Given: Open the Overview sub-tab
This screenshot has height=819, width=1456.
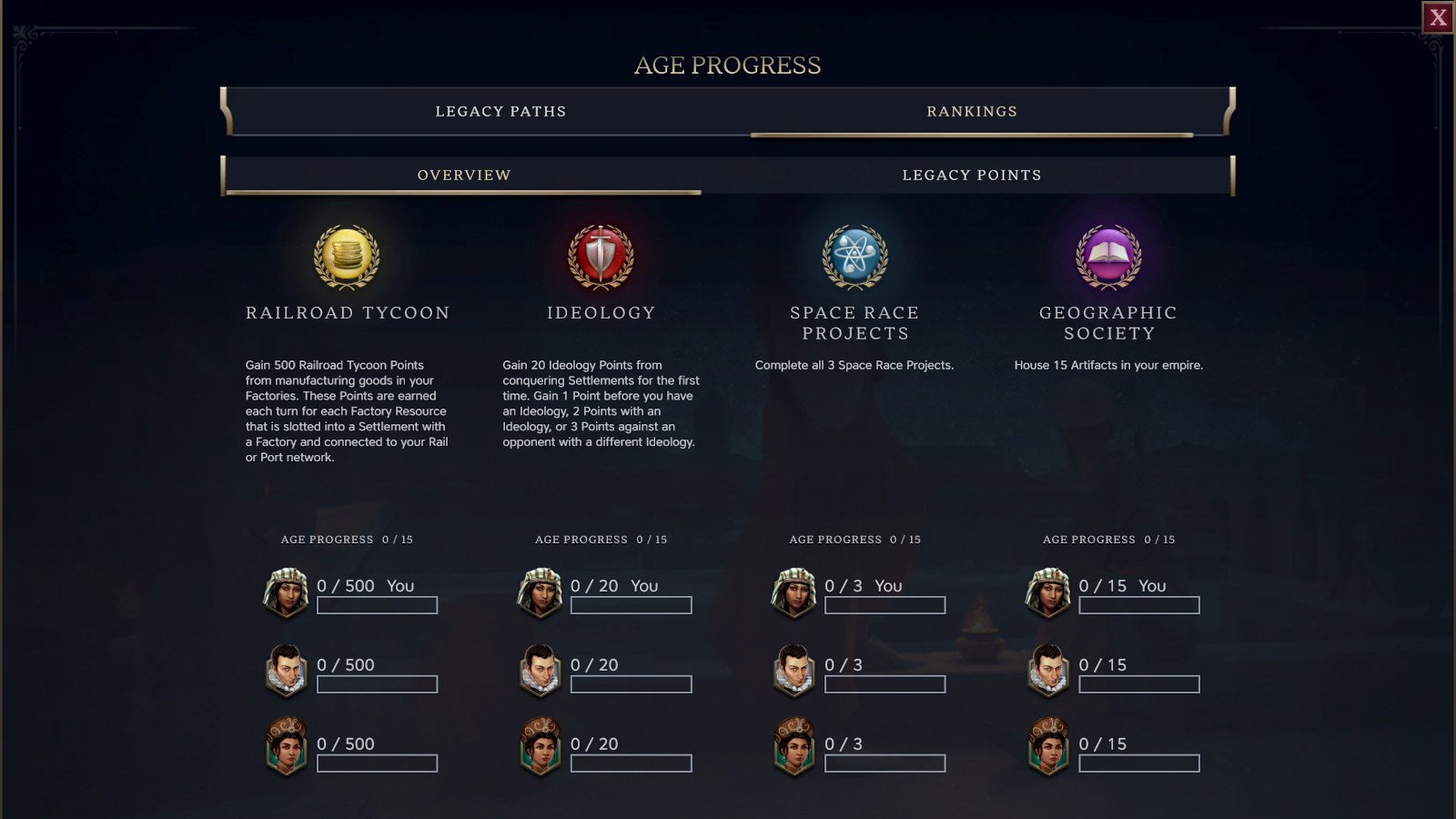Looking at the screenshot, I should pyautogui.click(x=464, y=175).
